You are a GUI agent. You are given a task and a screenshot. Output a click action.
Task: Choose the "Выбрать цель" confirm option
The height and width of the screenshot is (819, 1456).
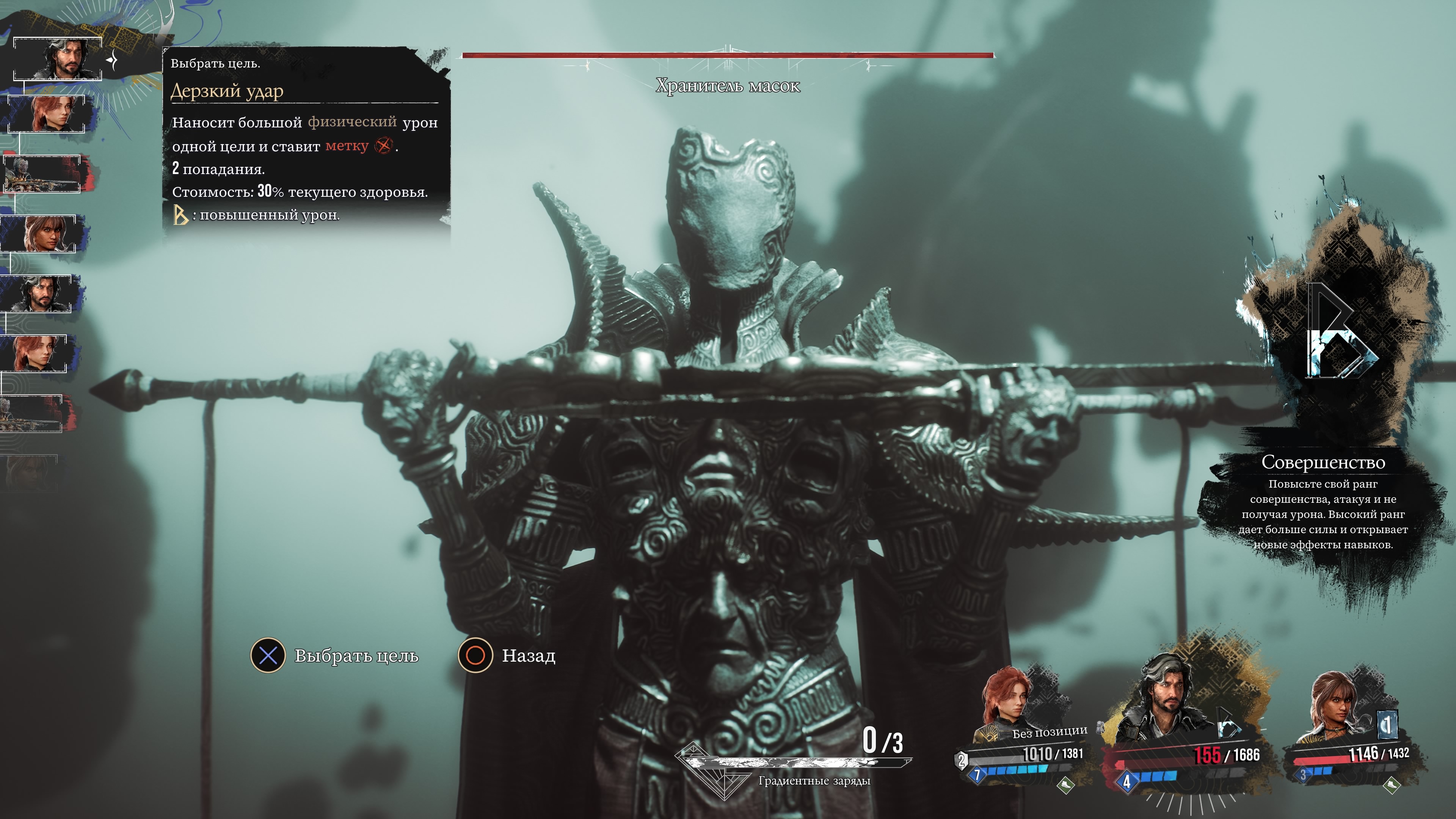334,656
